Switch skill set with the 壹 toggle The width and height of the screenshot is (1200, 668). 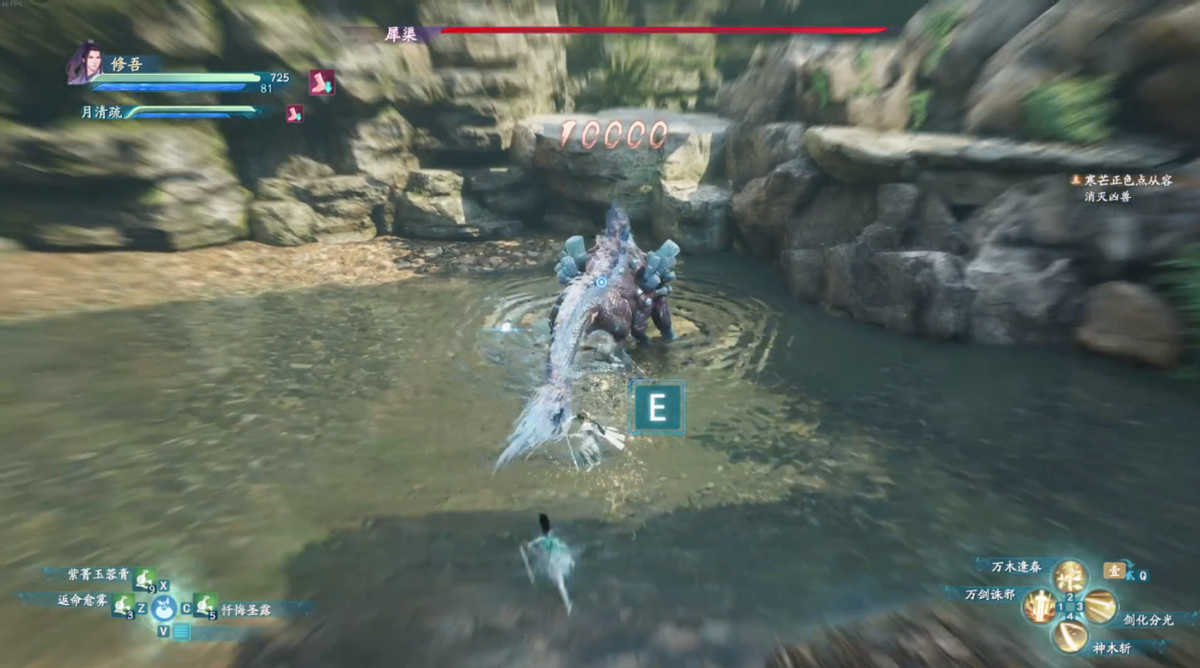pos(1114,570)
